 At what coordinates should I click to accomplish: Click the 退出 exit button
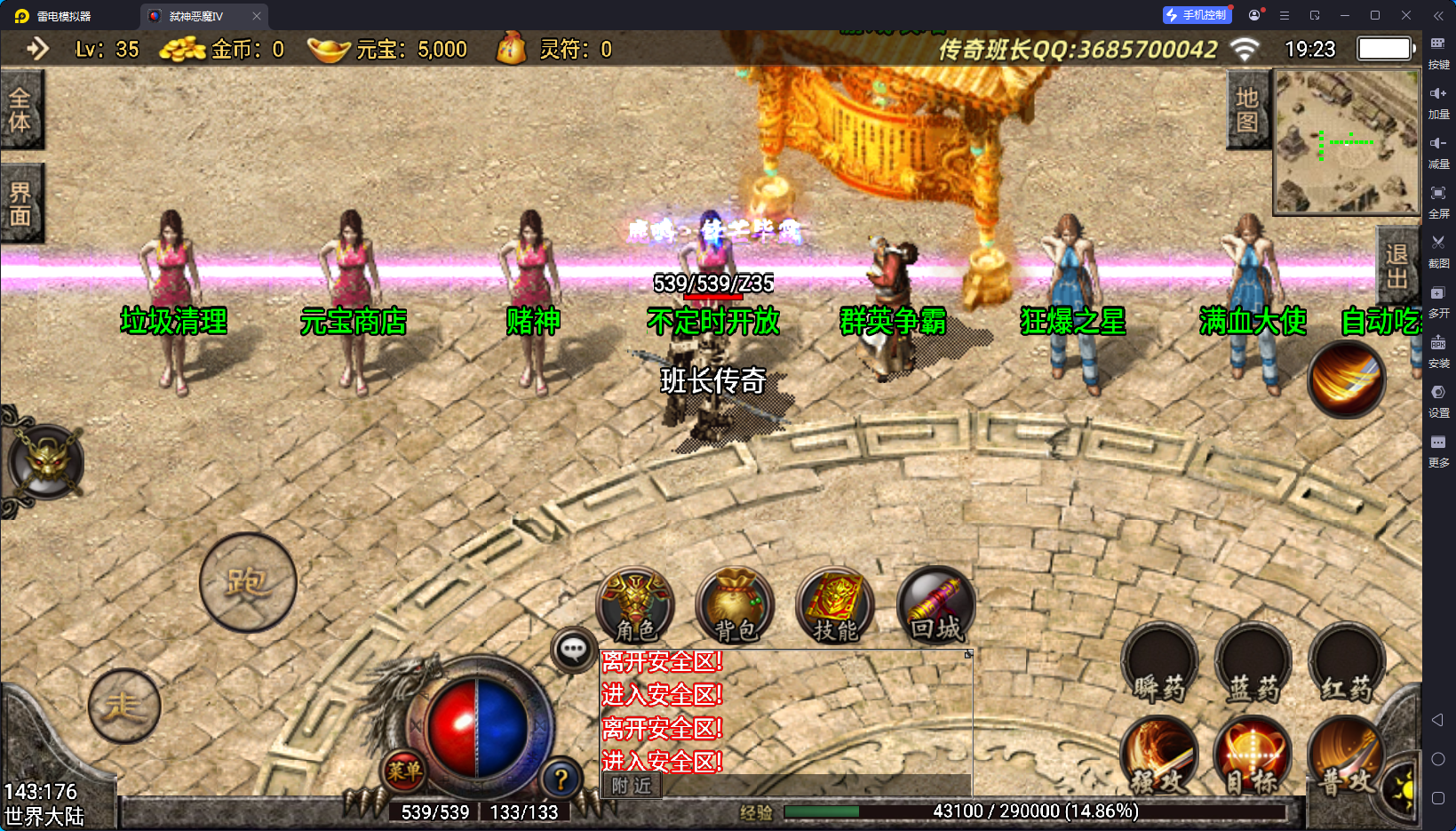click(1396, 267)
